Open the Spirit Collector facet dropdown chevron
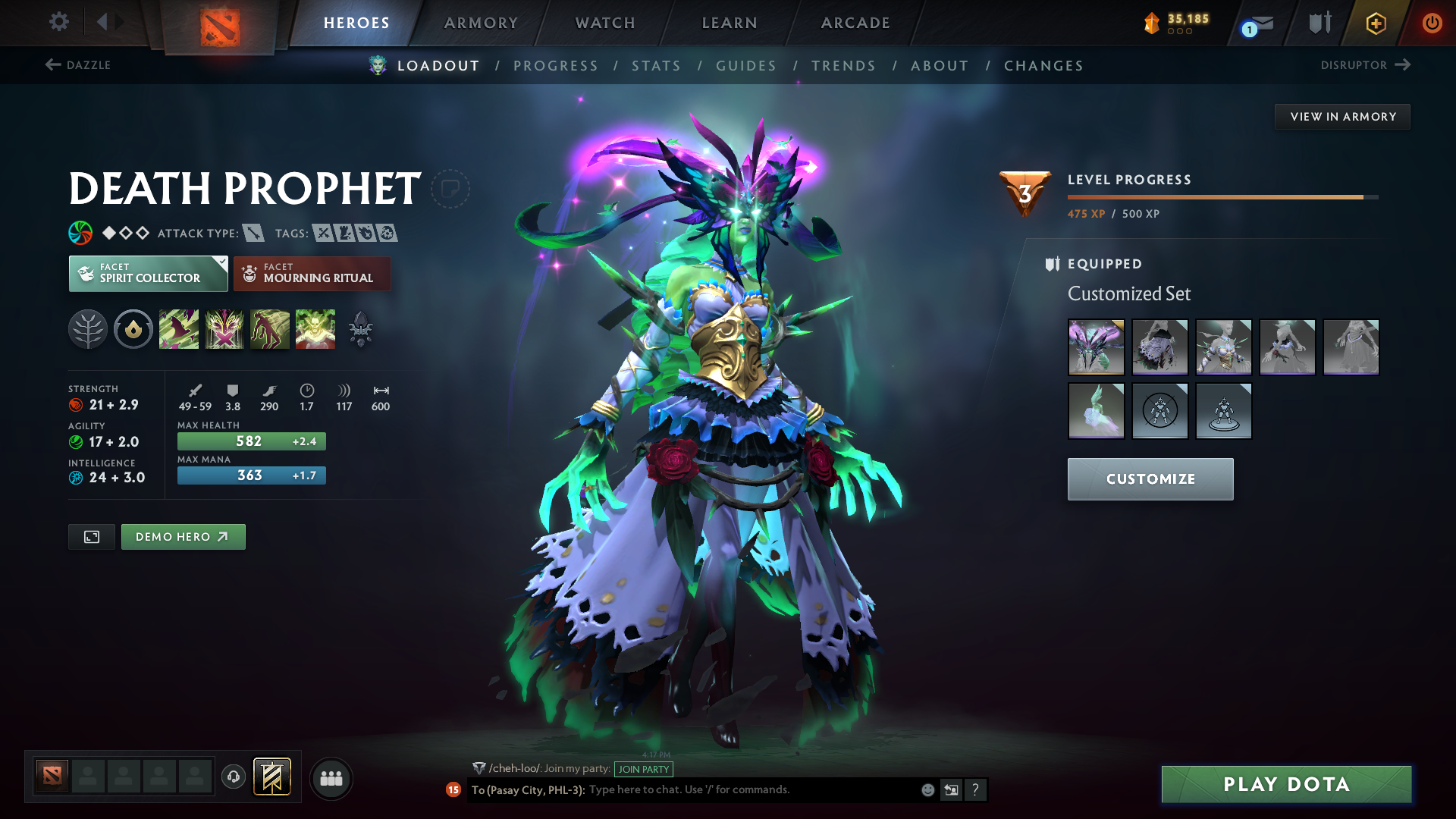This screenshot has height=819, width=1456. tap(221, 263)
